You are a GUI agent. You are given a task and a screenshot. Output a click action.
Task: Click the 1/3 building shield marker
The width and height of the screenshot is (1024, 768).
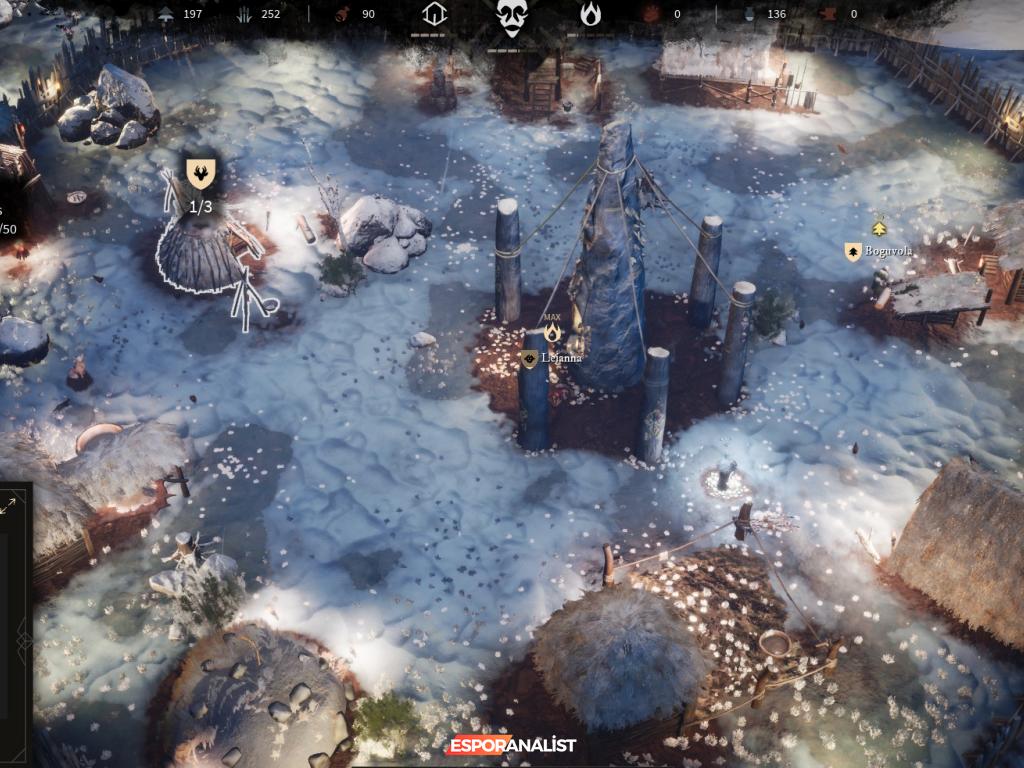click(200, 174)
